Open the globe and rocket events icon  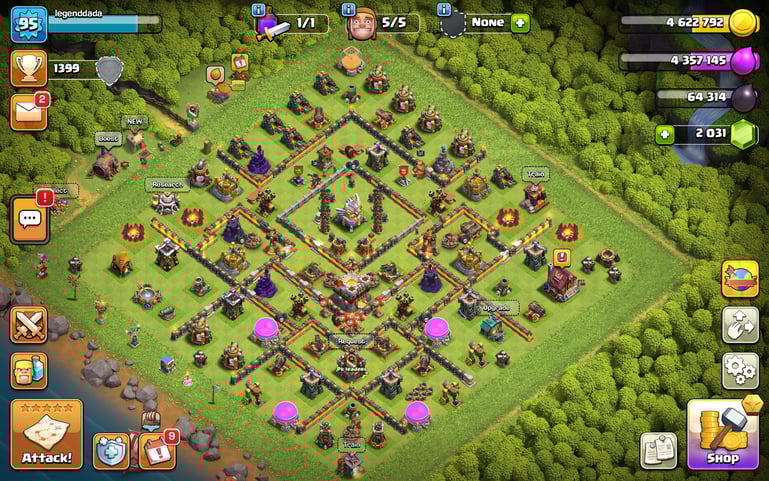pos(740,279)
